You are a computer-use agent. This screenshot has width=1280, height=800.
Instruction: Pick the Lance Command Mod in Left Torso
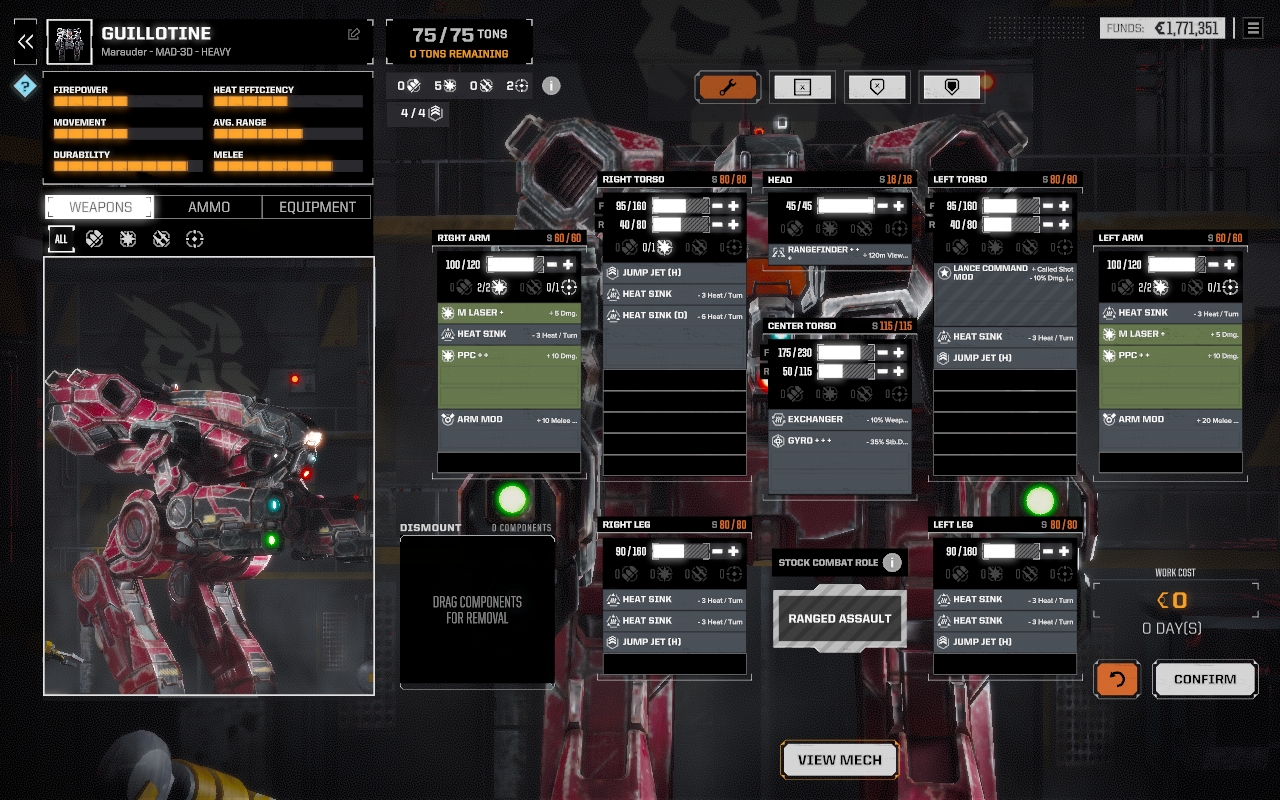pyautogui.click(x=1004, y=272)
